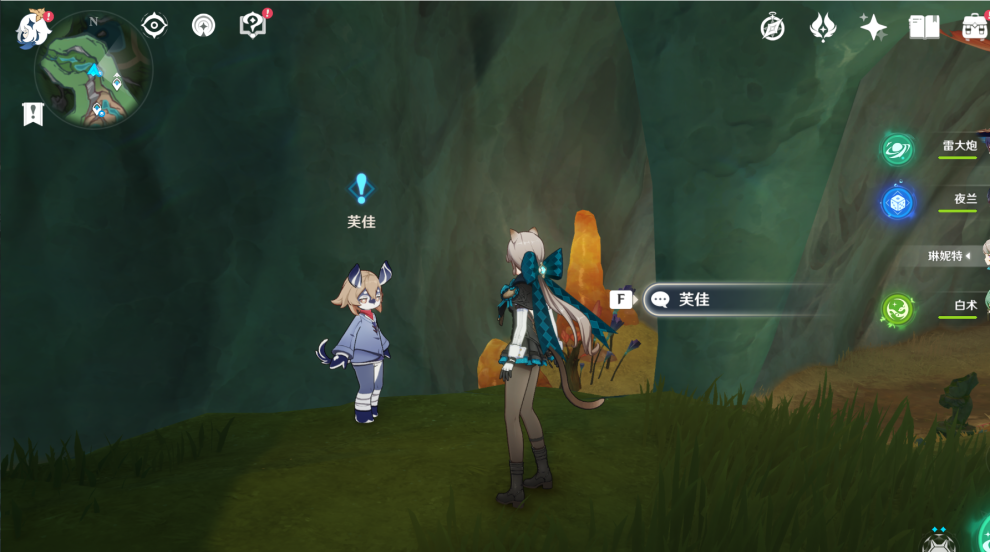Open the compass icon
Image resolution: width=990 pixels, height=552 pixels.
pos(772,27)
